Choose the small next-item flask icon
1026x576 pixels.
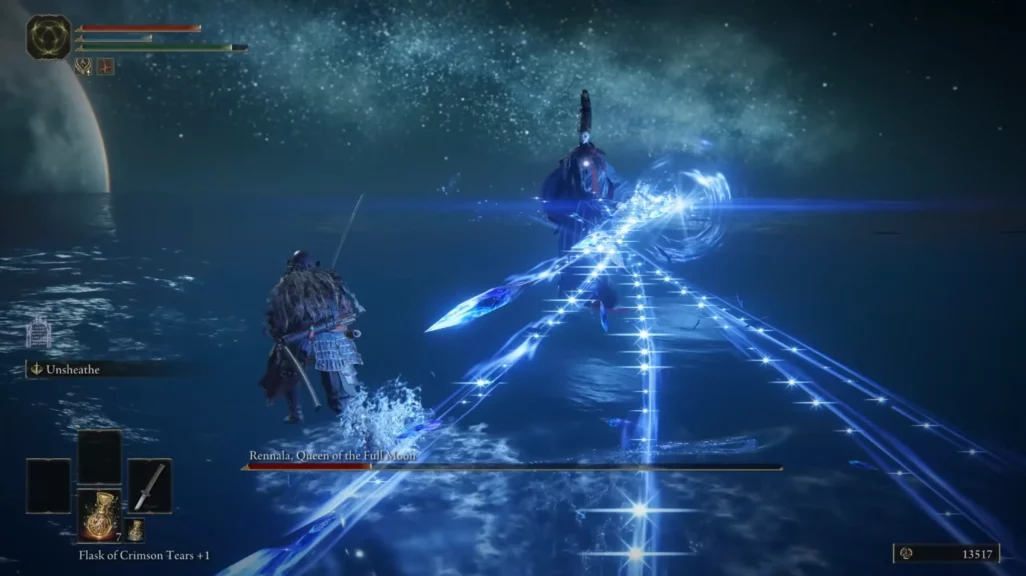[135, 530]
